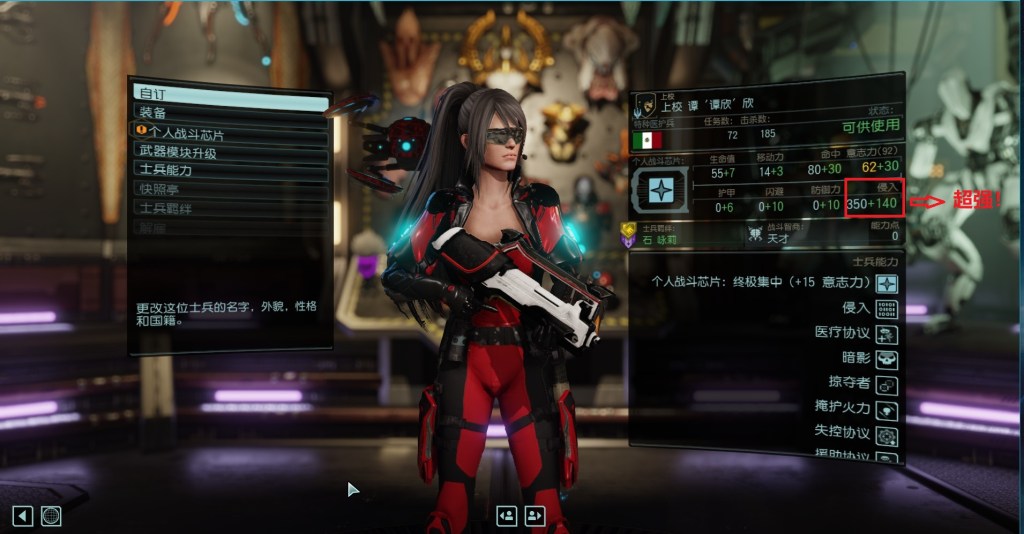Switch to the next soldier
The height and width of the screenshot is (534, 1024).
(x=535, y=515)
